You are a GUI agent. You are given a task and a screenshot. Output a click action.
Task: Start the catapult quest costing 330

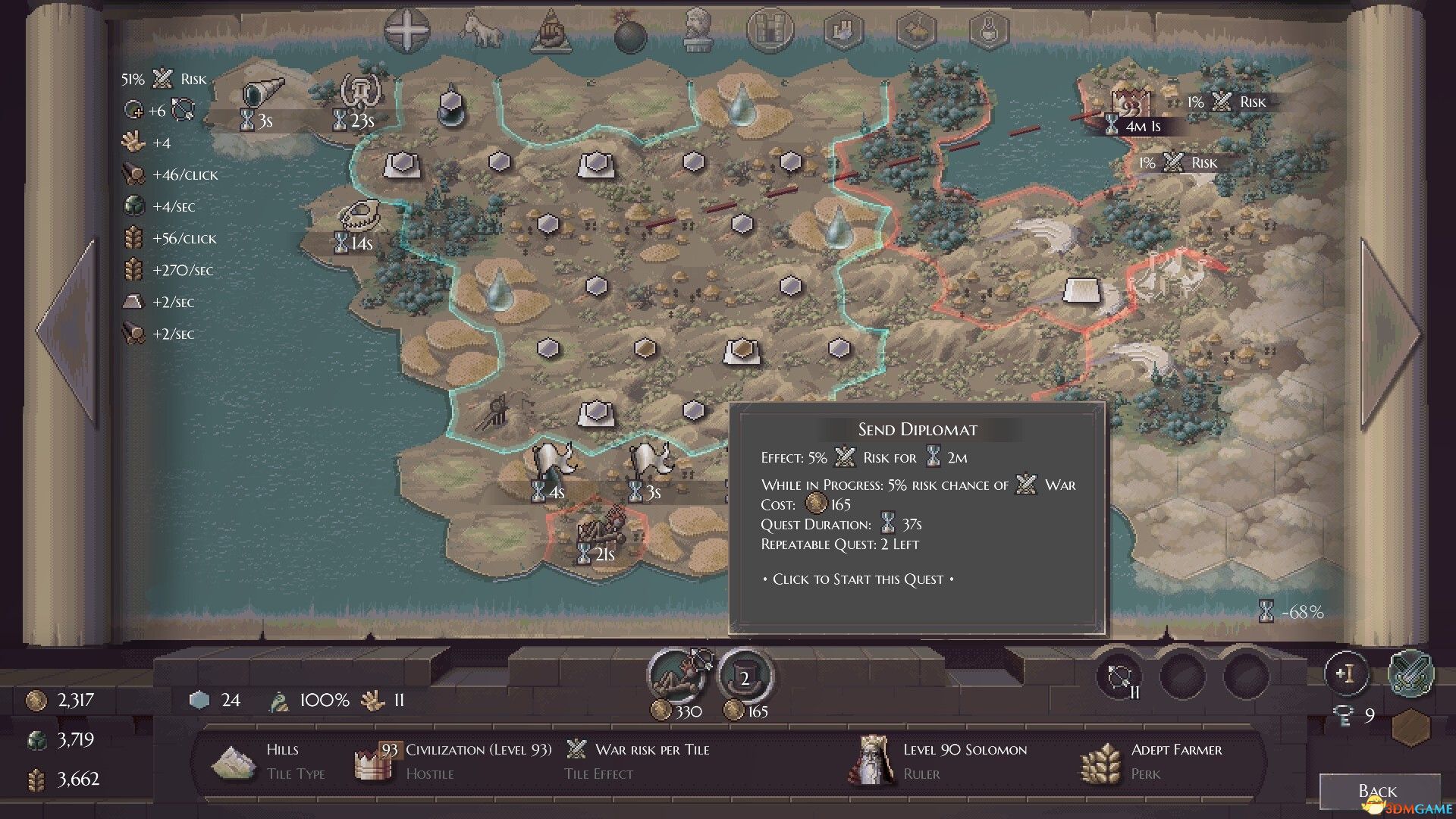(x=679, y=674)
